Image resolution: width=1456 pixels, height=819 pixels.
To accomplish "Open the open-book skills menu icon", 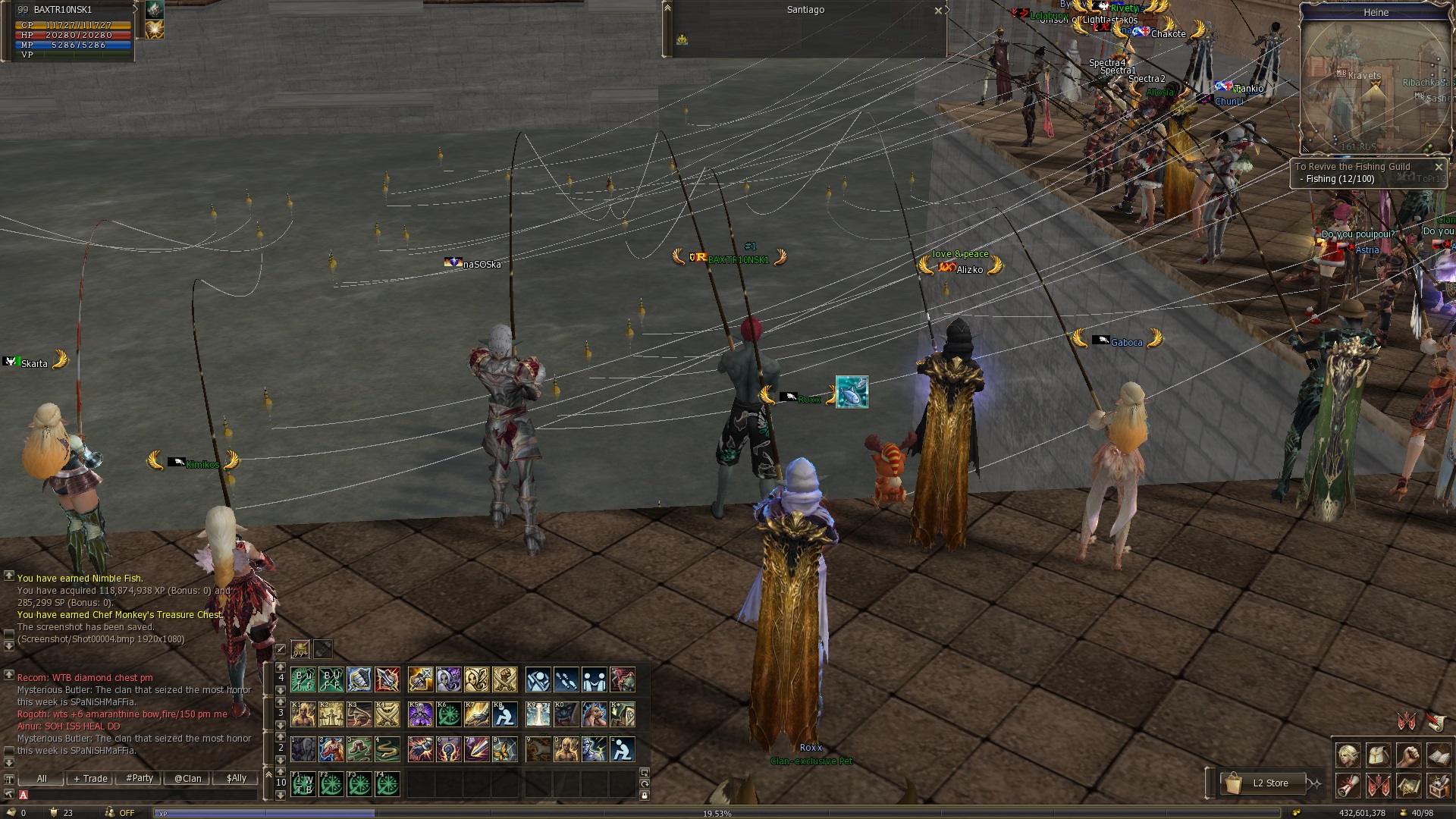I will tap(1439, 756).
